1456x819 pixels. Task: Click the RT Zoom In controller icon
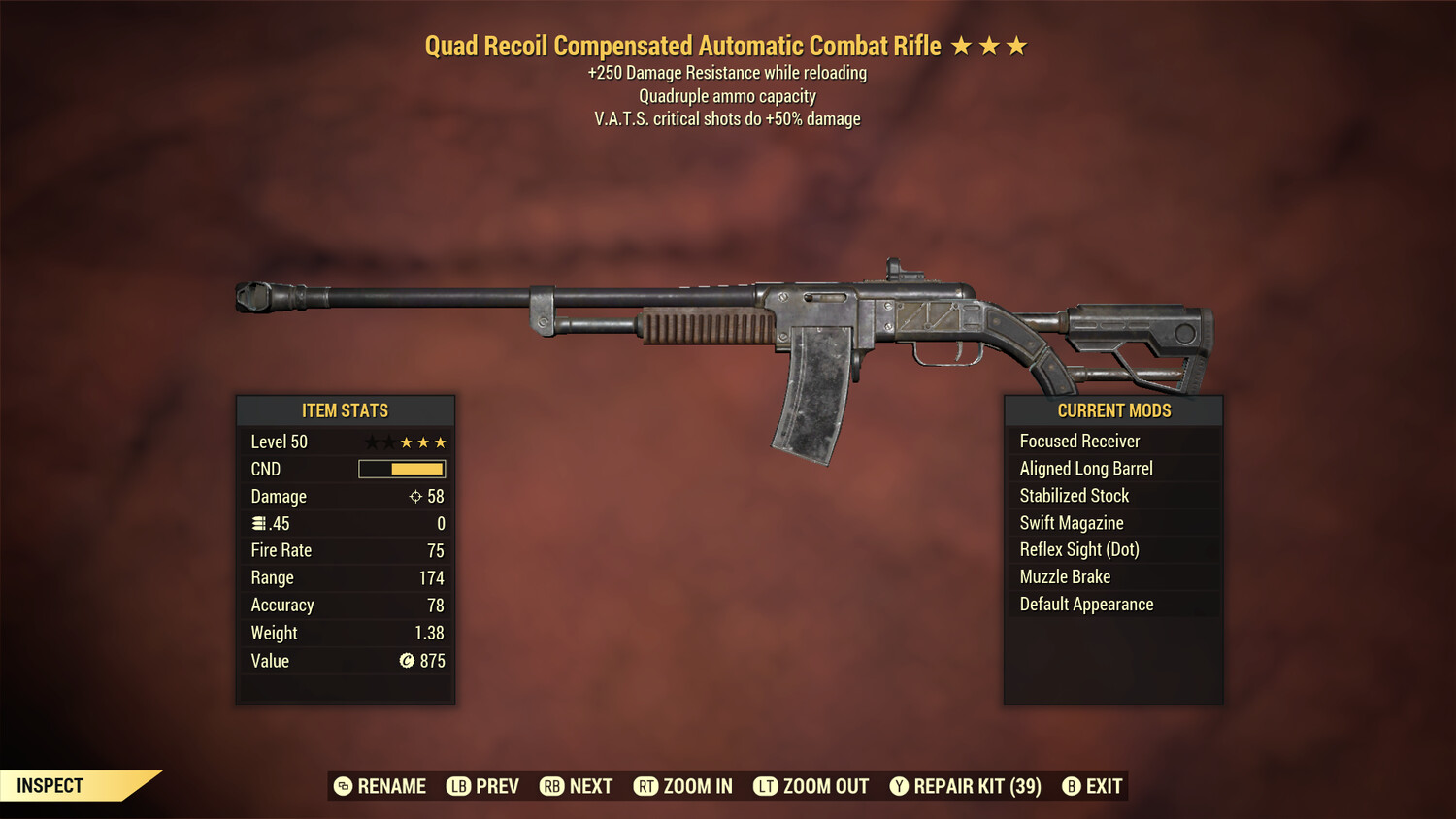(646, 786)
